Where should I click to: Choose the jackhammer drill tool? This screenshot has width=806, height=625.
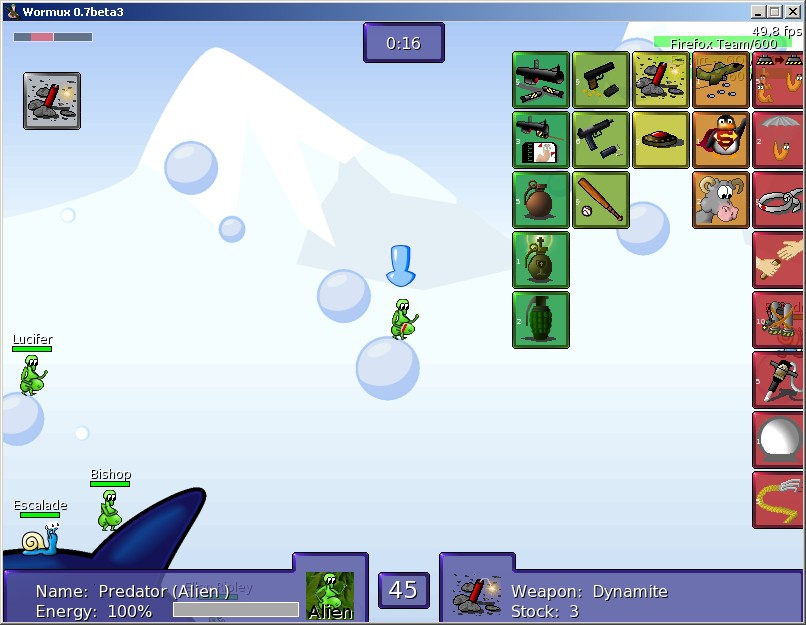tap(779, 380)
